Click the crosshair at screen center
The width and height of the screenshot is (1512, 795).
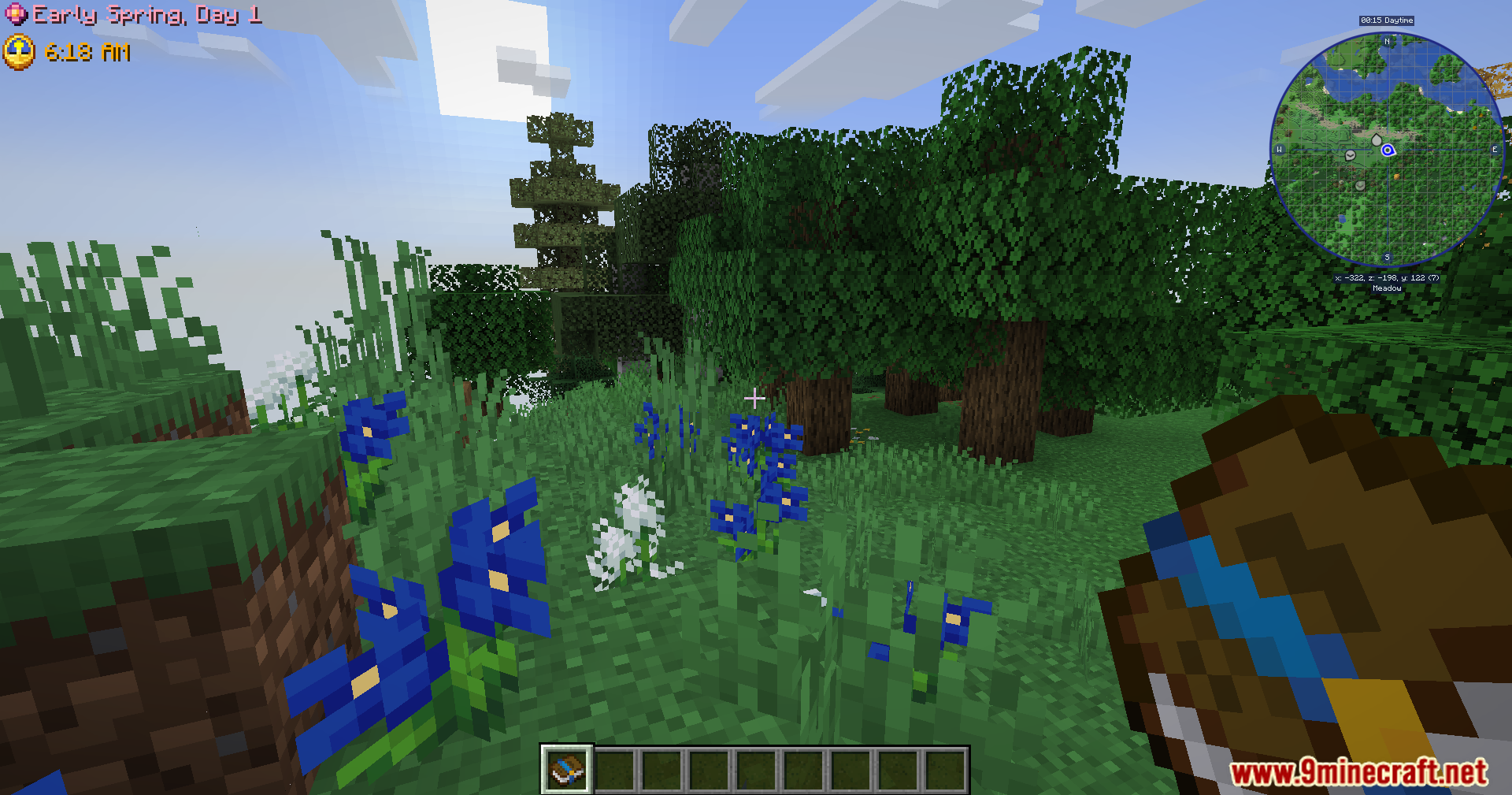coord(754,397)
